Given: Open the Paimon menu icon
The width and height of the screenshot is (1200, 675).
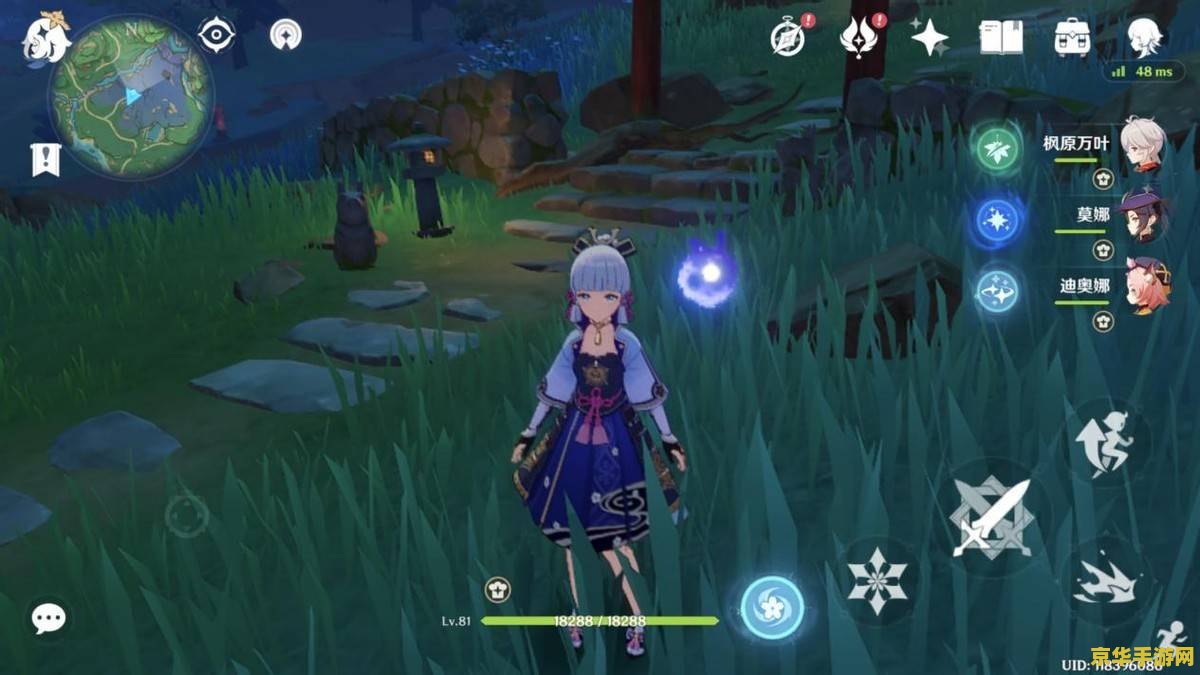Looking at the screenshot, I should pyautogui.click(x=47, y=37).
